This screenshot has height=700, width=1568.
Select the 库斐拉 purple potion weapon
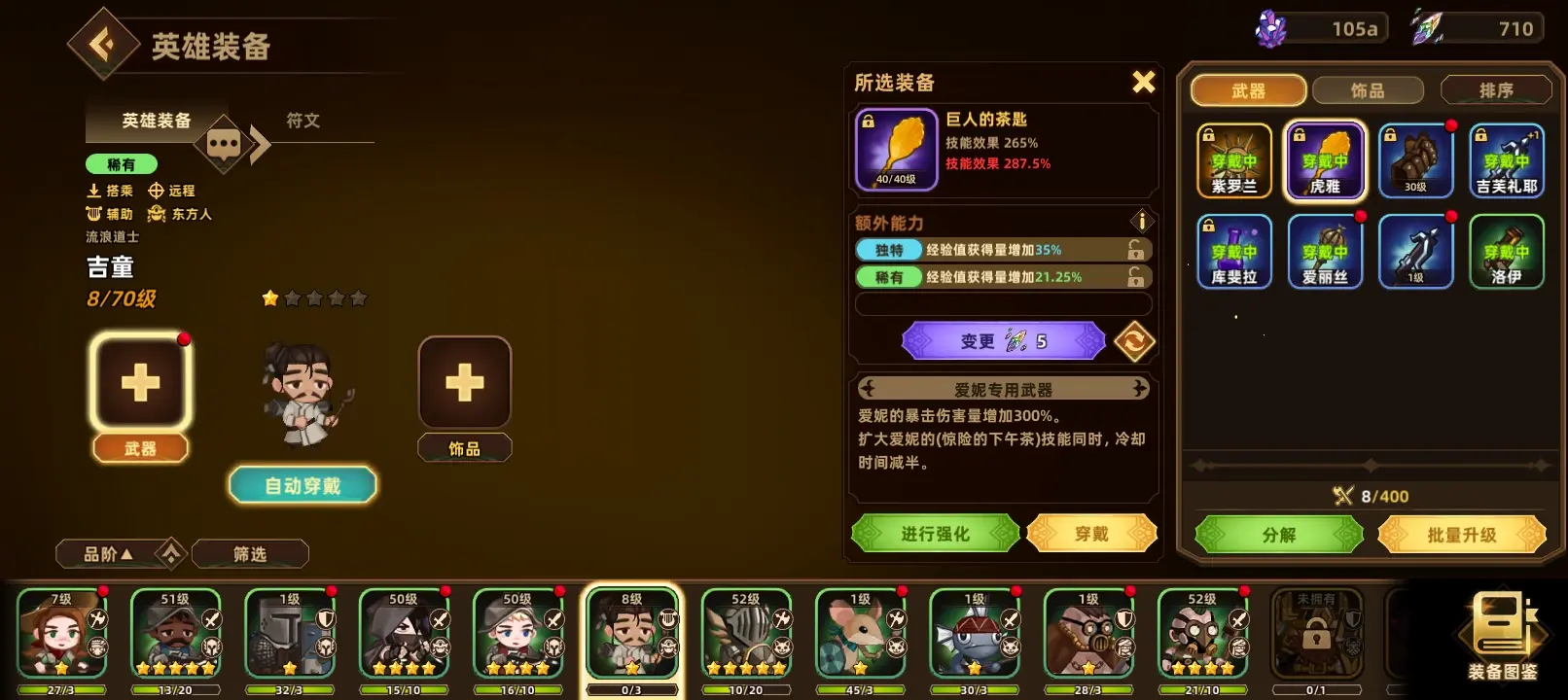click(x=1234, y=252)
